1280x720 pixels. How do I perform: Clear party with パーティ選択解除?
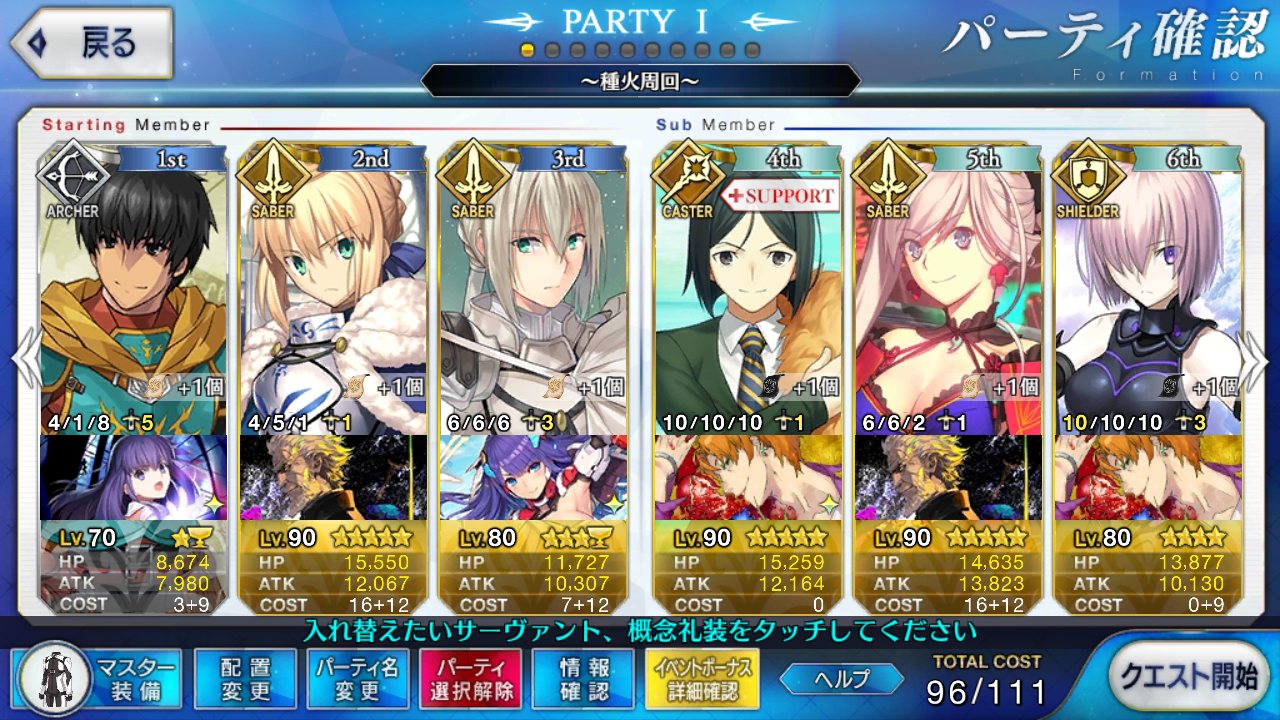click(470, 678)
